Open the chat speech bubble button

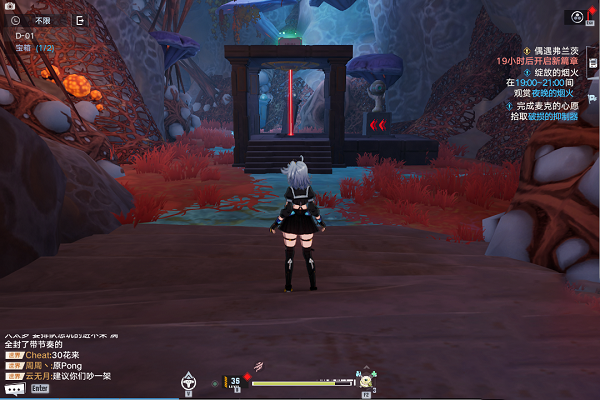tap(13, 388)
